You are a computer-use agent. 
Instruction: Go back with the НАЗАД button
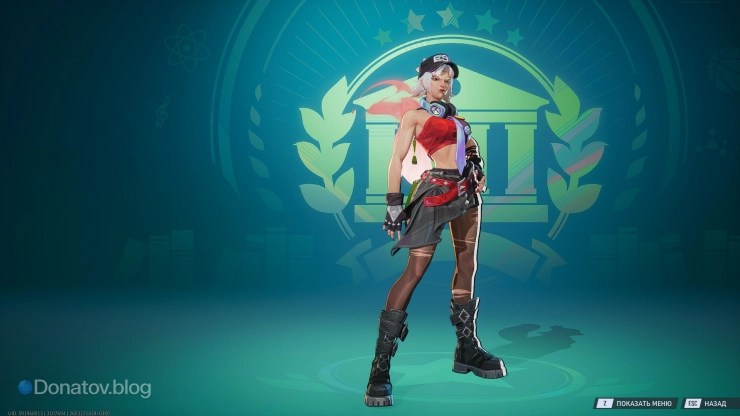[707, 403]
